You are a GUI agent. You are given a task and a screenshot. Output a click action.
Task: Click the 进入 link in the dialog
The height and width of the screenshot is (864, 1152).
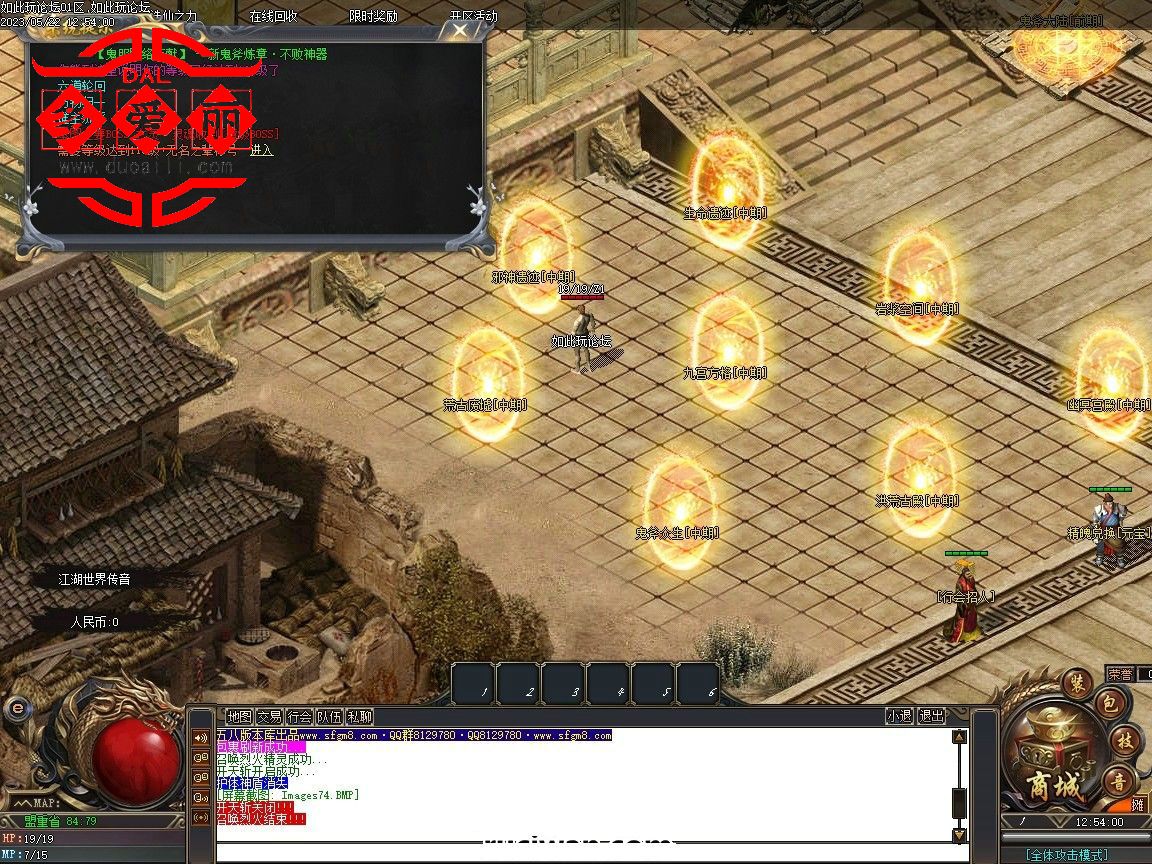(261, 150)
